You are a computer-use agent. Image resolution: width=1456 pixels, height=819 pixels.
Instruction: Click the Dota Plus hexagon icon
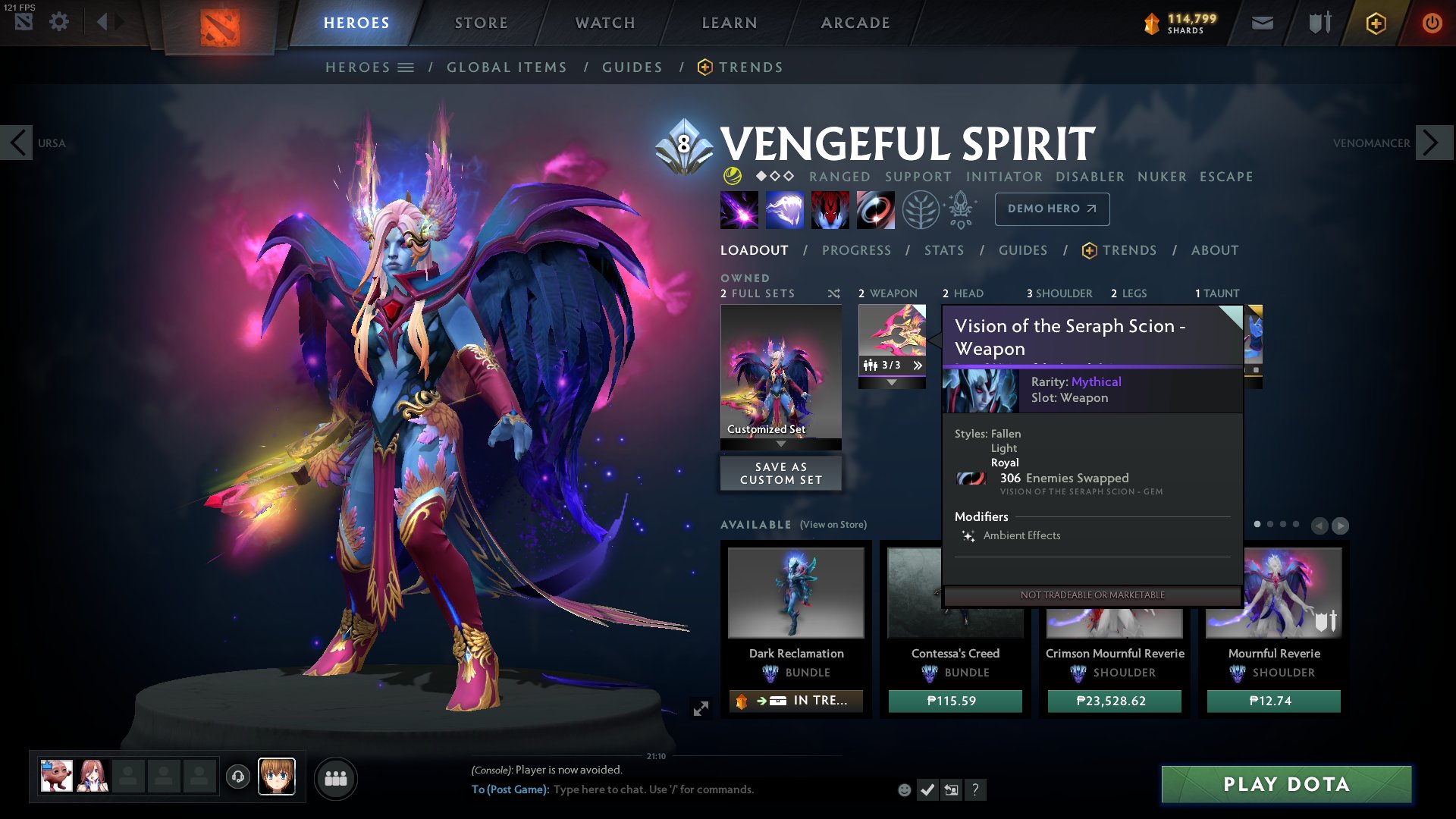1376,22
